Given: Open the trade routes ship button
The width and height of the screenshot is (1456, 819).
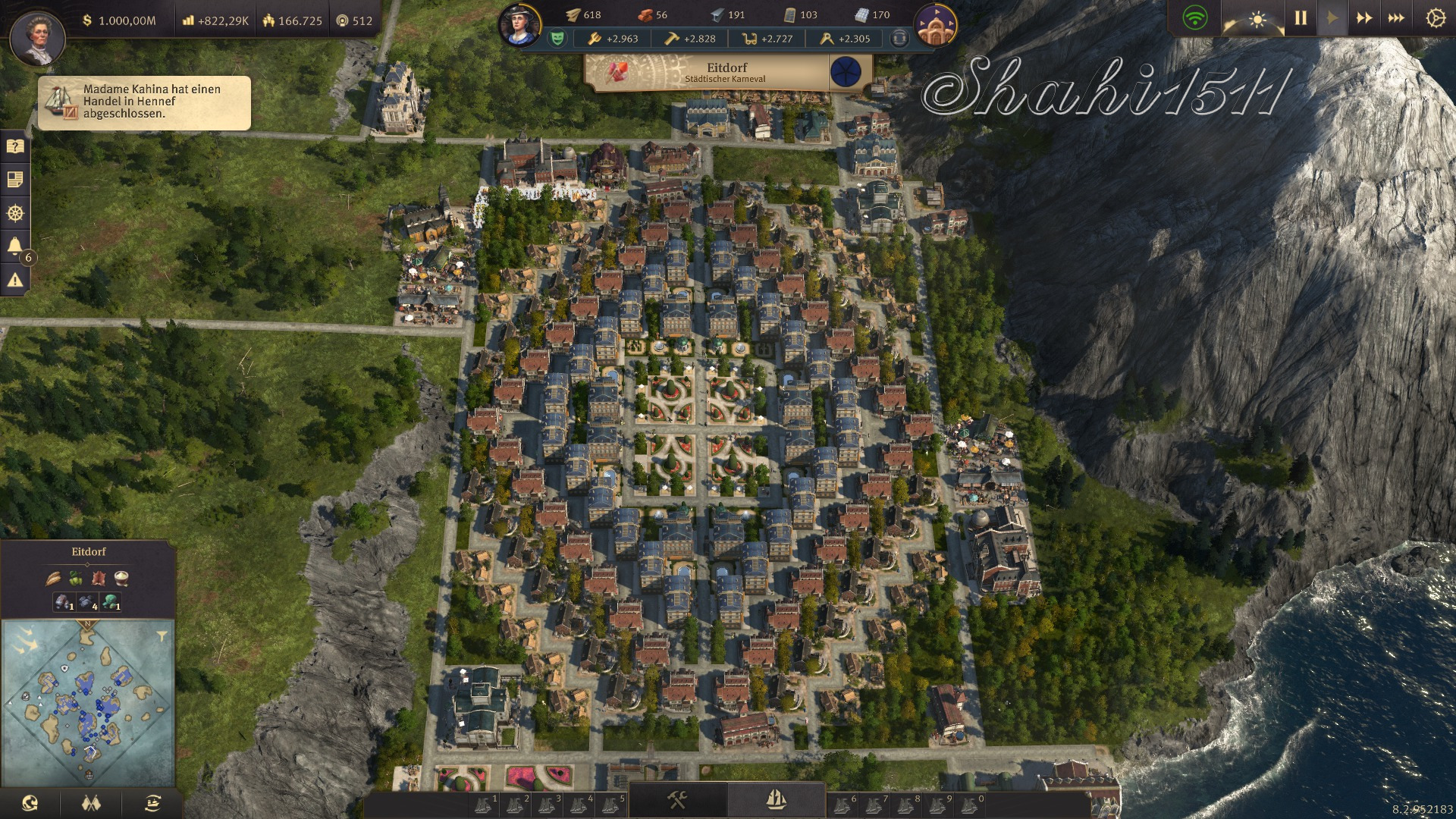Looking at the screenshot, I should point(152,803).
